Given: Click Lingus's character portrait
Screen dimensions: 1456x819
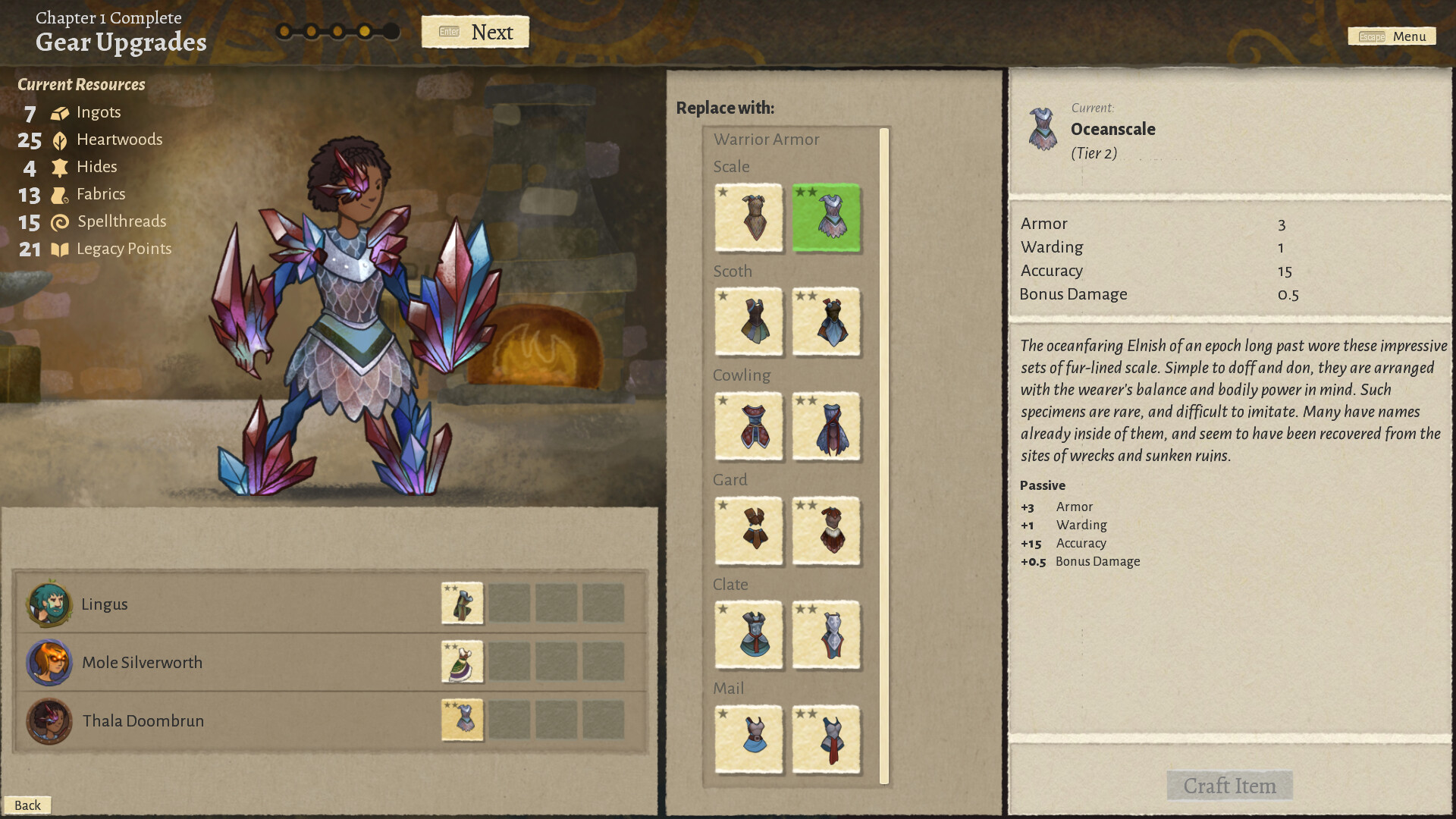Looking at the screenshot, I should click(49, 603).
